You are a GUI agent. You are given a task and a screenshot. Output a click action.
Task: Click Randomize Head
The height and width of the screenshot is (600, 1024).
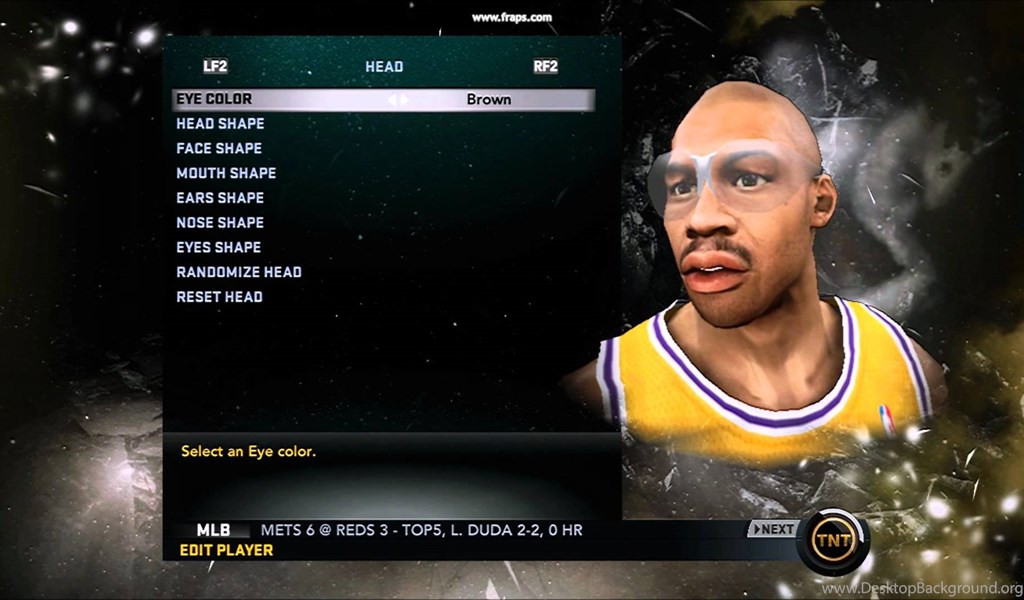(x=239, y=272)
